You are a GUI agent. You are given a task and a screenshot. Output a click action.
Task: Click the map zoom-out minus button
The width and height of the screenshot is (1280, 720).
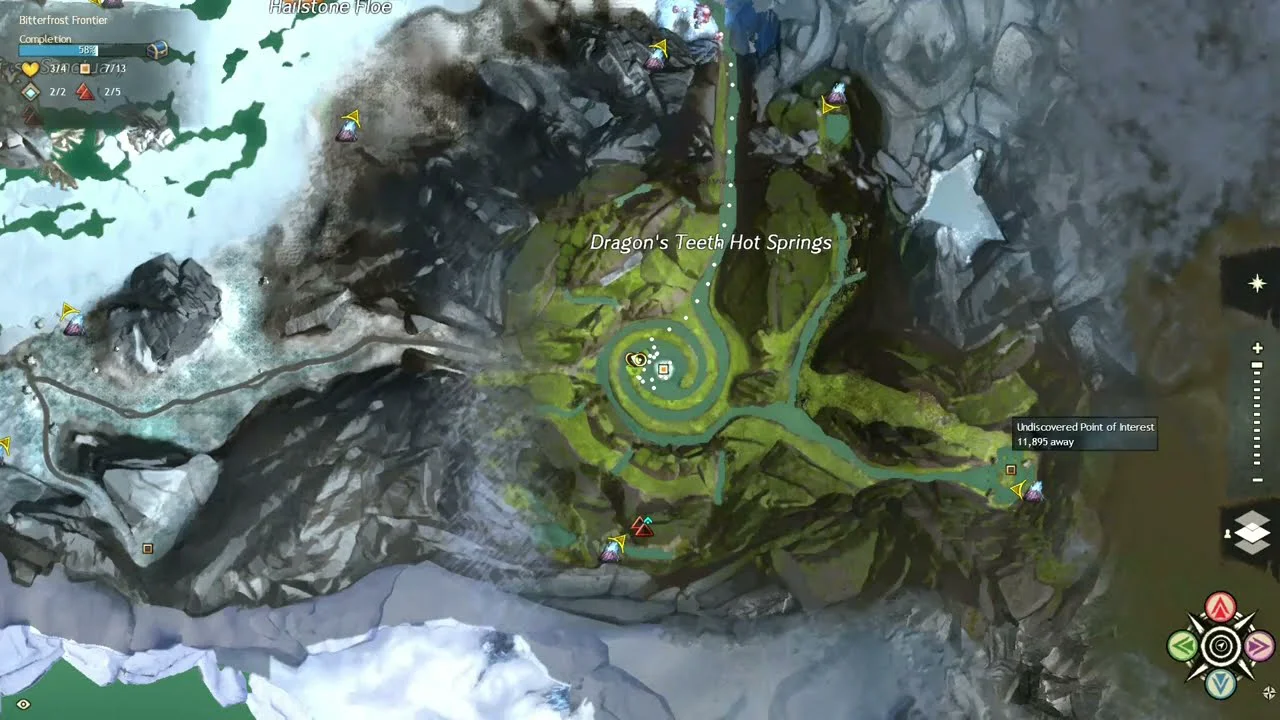coord(1258,480)
